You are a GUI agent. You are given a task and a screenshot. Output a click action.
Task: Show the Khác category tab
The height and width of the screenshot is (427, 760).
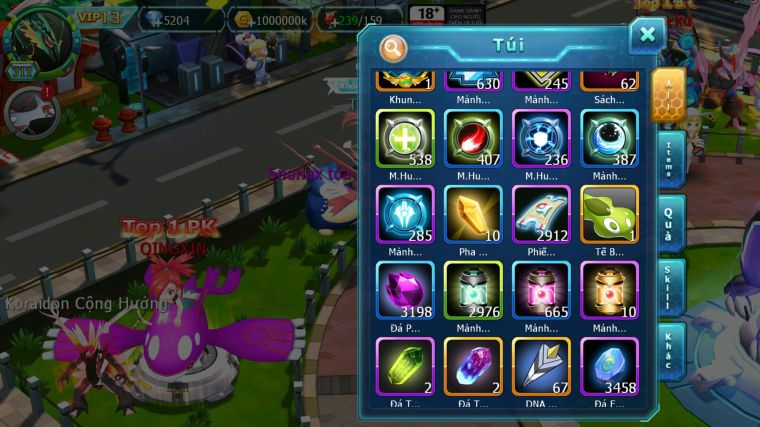(x=670, y=350)
